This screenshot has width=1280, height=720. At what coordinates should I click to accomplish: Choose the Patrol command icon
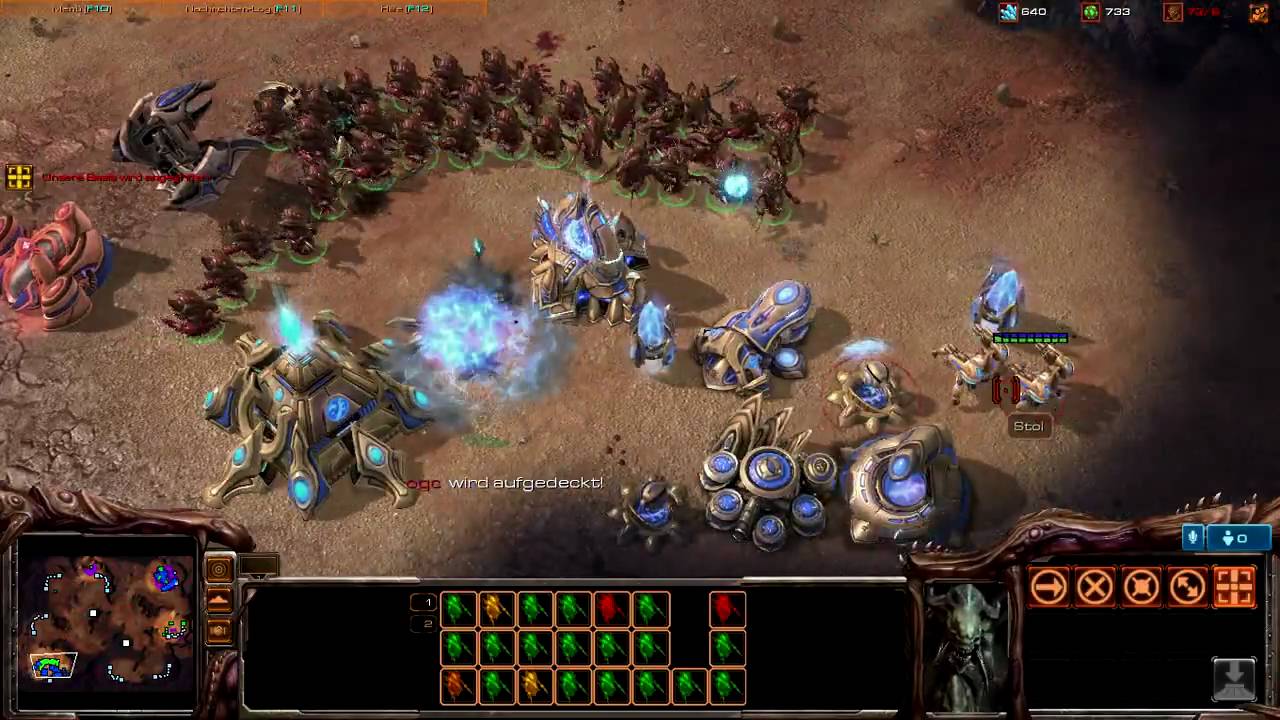(x=1188, y=587)
